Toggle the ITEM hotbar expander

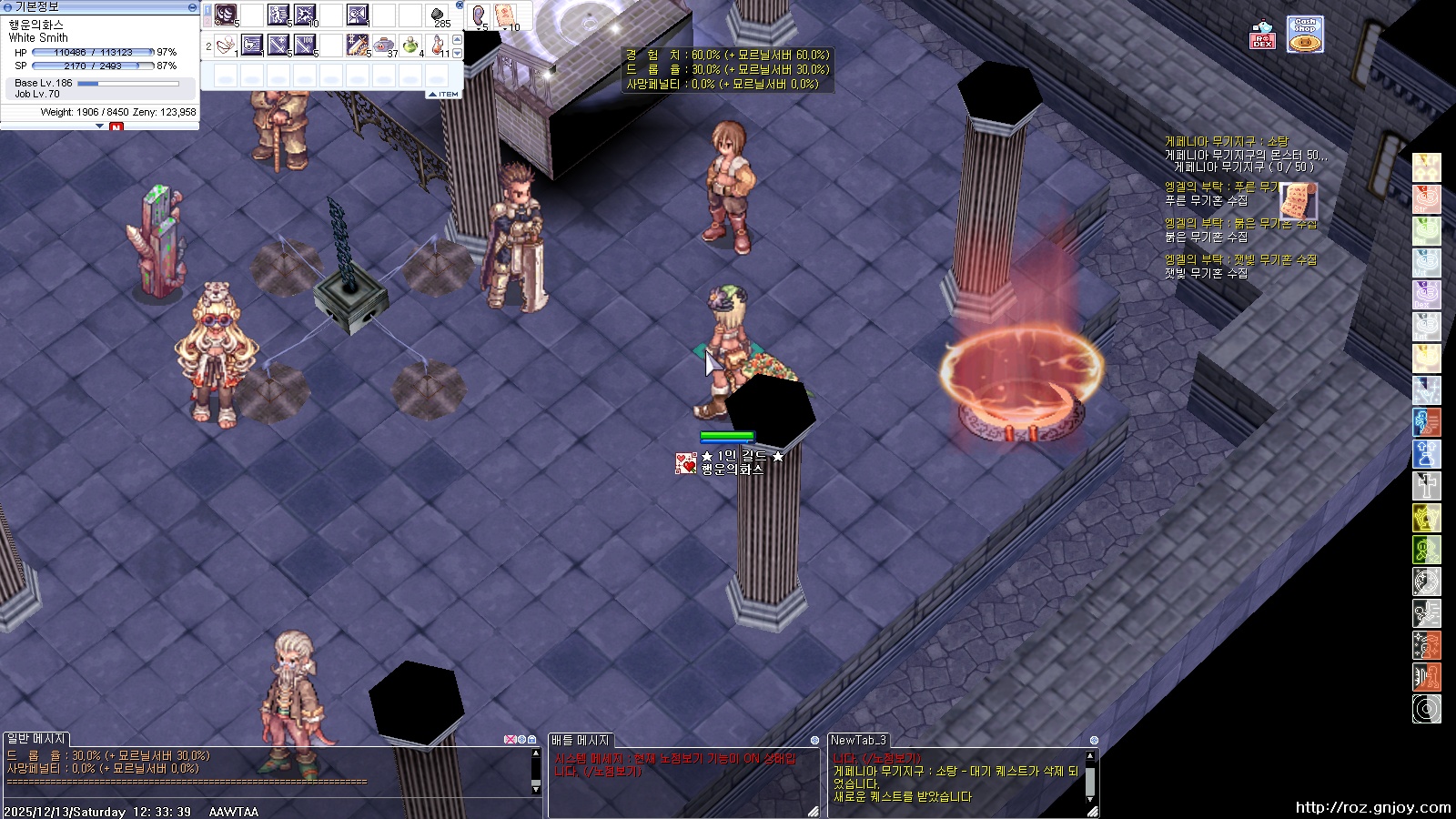click(443, 94)
